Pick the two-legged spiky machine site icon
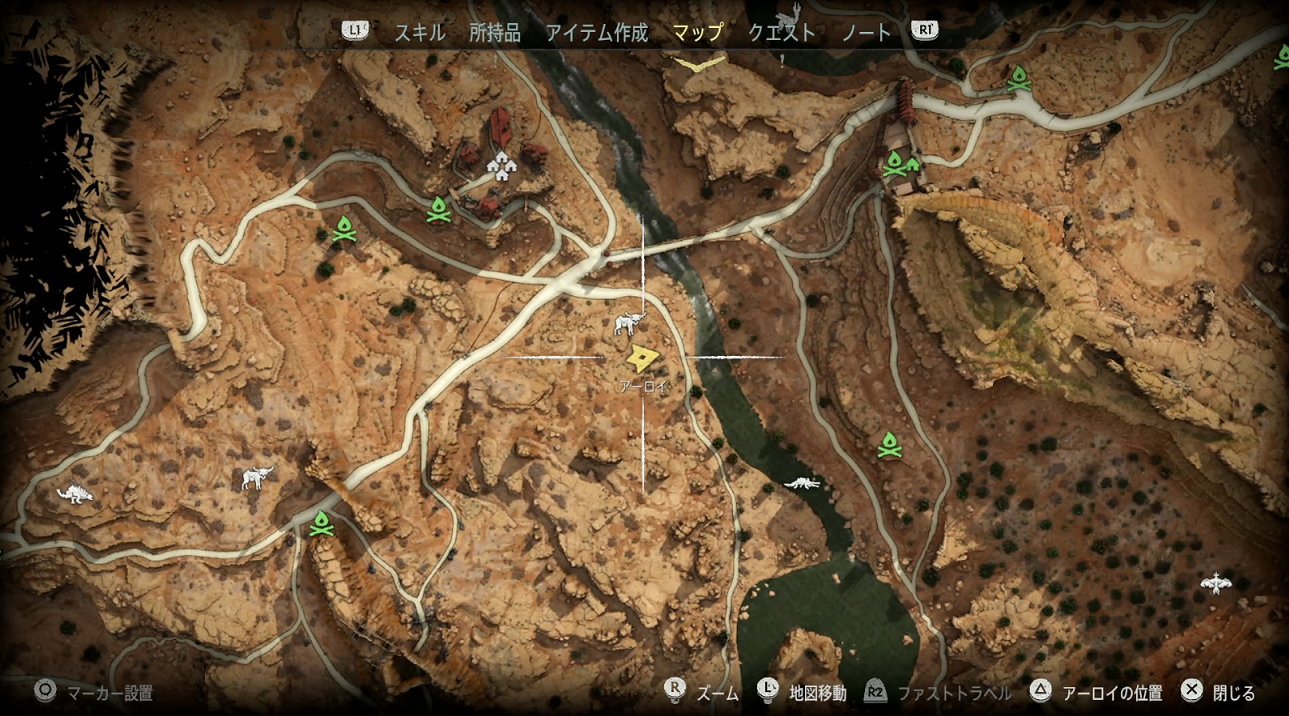 pos(76,493)
